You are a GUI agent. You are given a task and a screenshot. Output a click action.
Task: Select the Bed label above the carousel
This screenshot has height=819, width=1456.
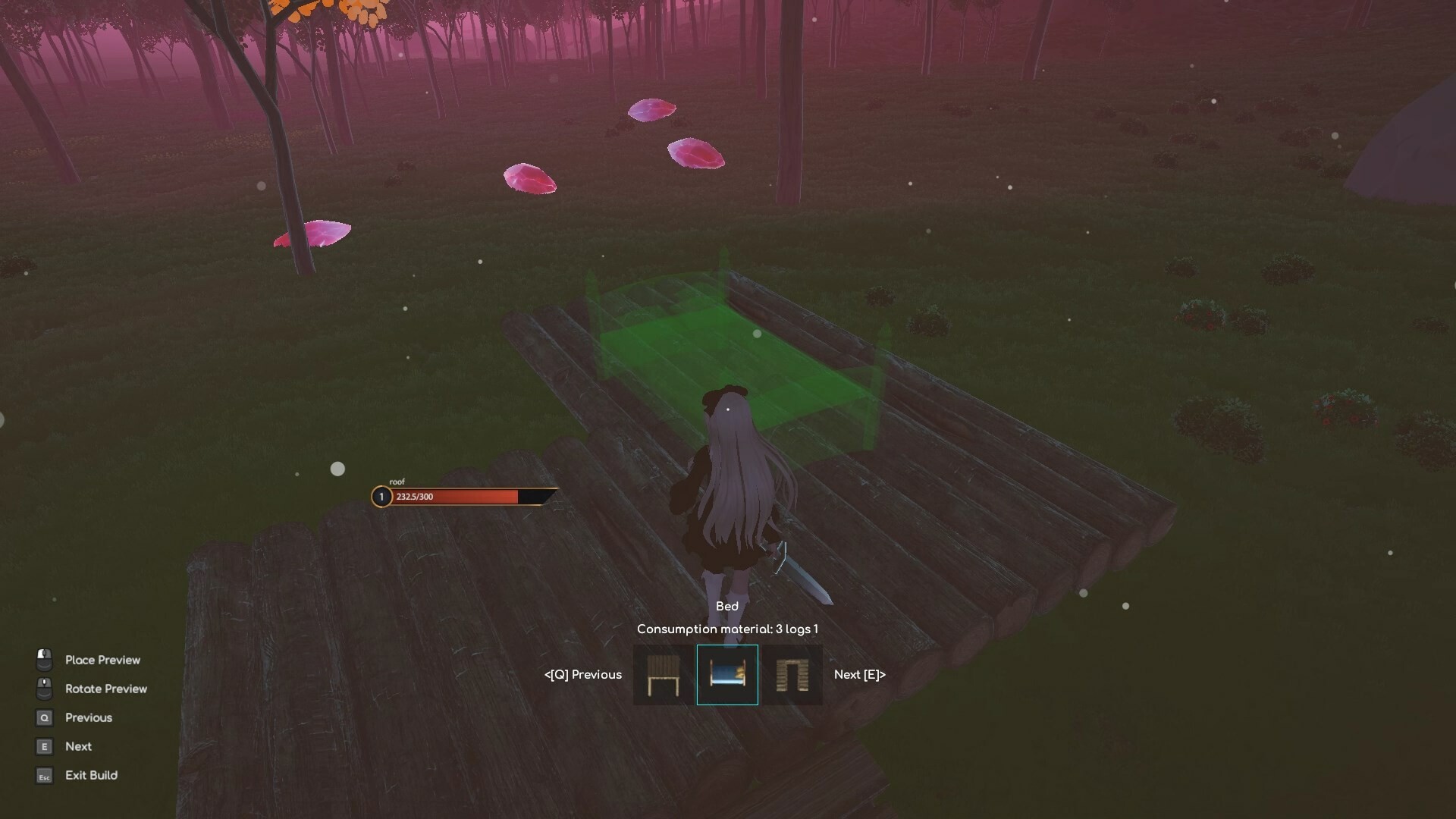tap(727, 606)
